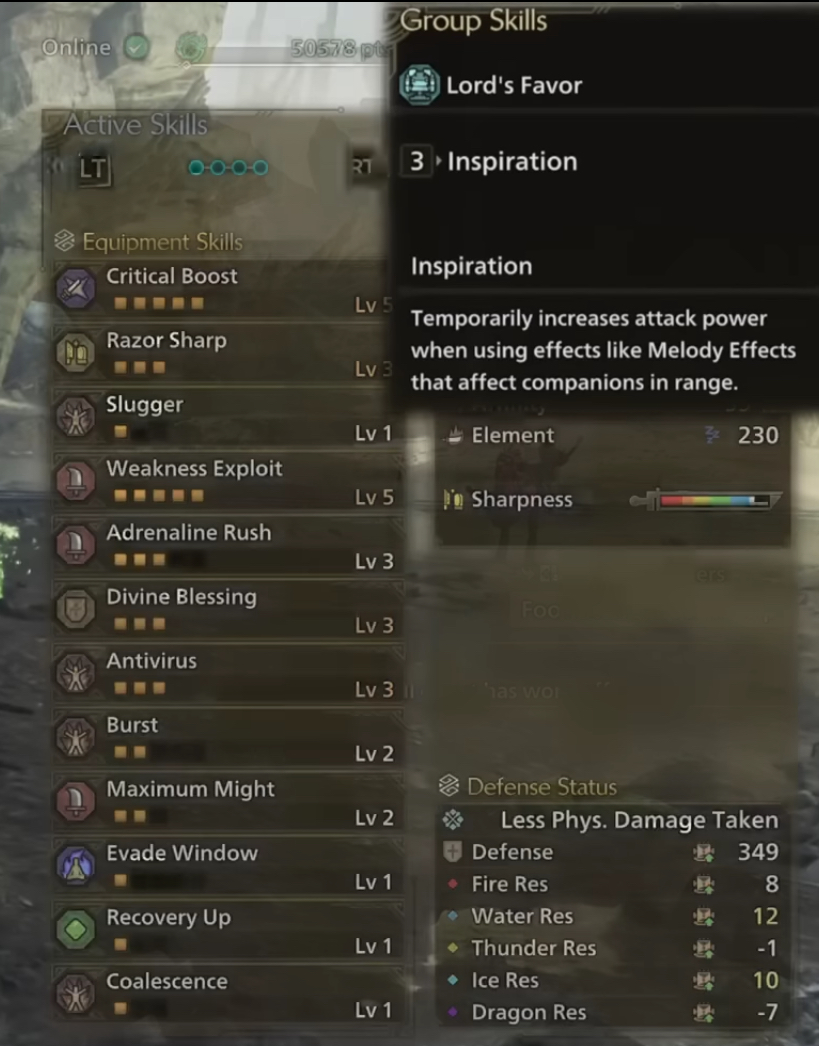Select the Divine Blessing skill row
The height and width of the screenshot is (1046, 819).
pyautogui.click(x=228, y=608)
